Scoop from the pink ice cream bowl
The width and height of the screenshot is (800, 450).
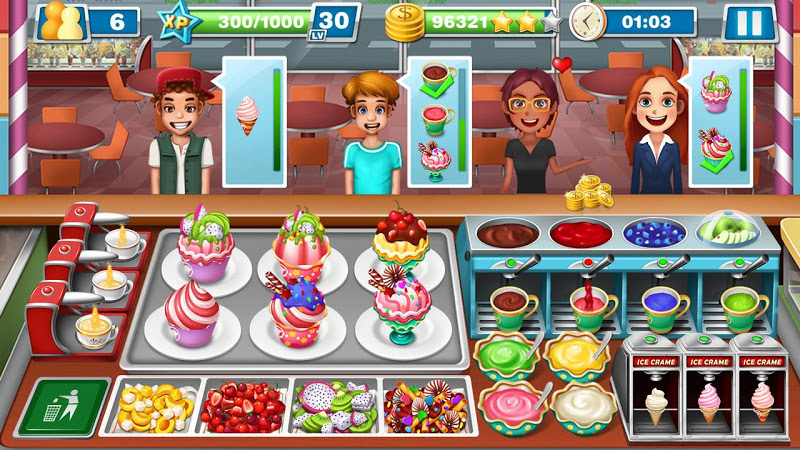click(508, 403)
